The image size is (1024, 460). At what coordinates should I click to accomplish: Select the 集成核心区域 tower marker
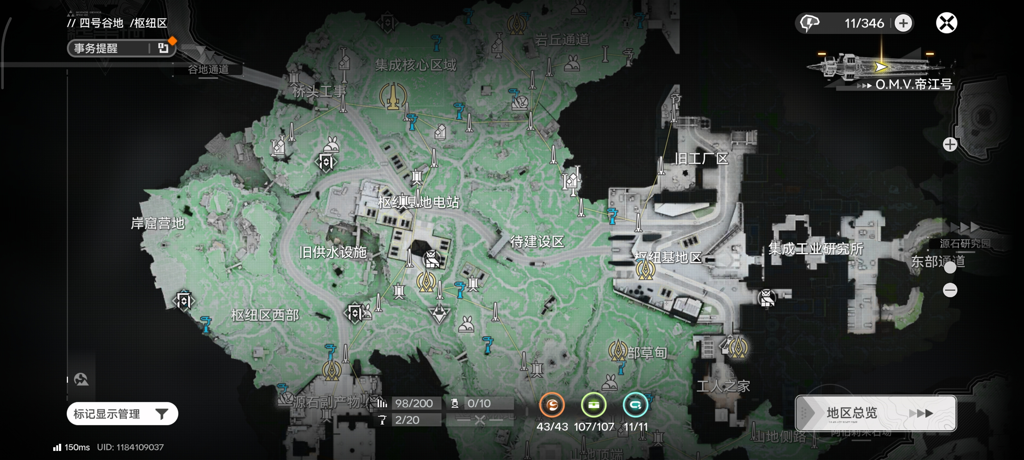[x=394, y=96]
